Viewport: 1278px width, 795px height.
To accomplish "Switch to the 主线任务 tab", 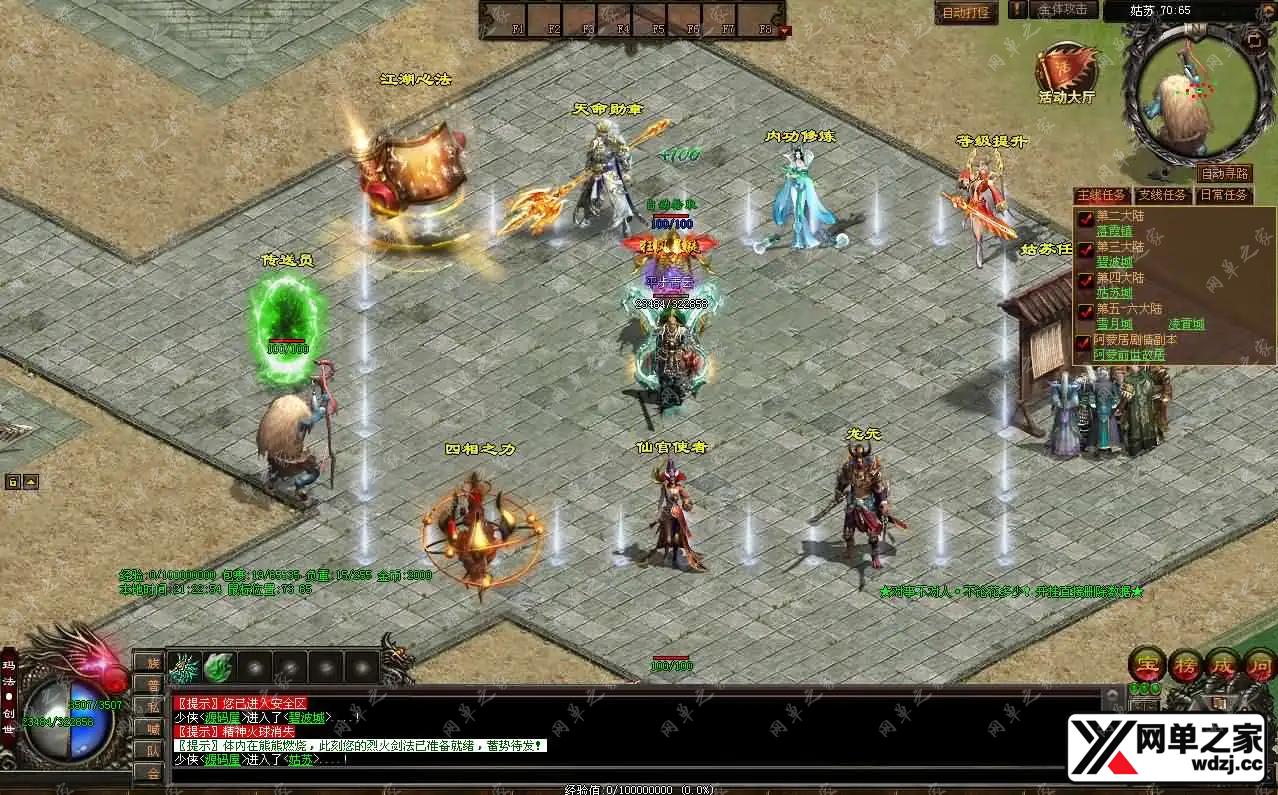I will coord(1102,195).
